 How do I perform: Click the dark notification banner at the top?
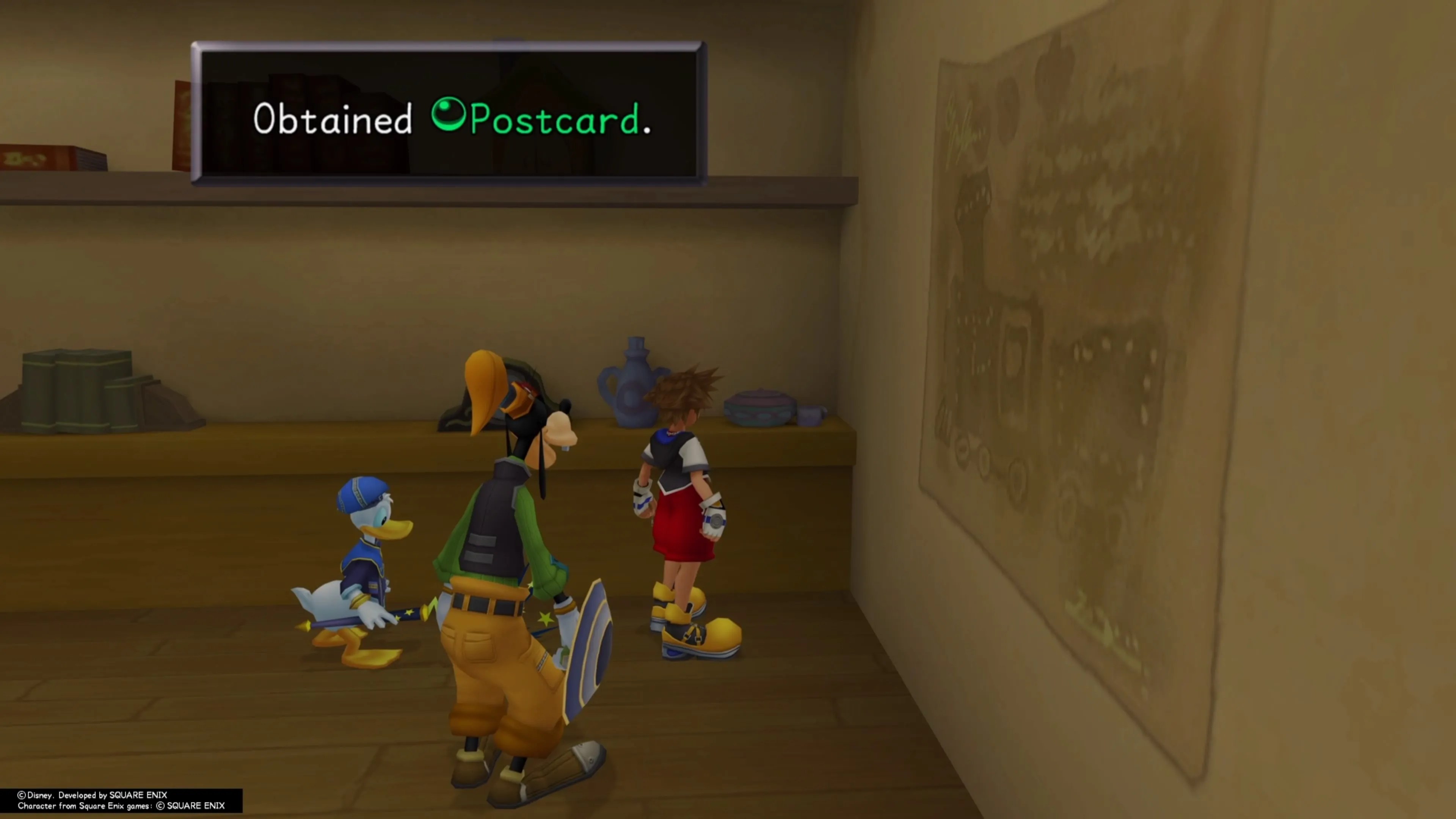(x=449, y=113)
